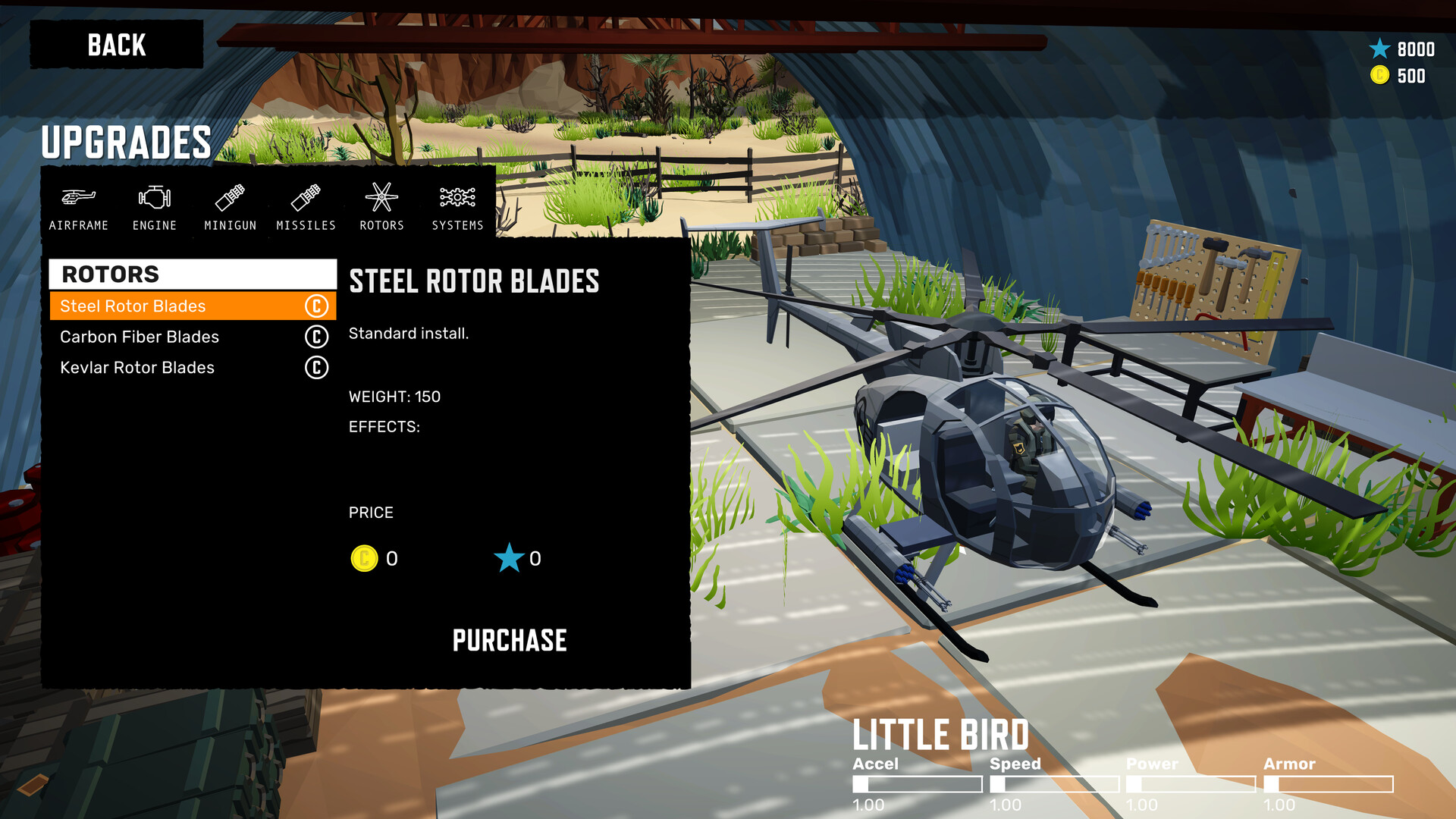The height and width of the screenshot is (819, 1456).
Task: Expand the ROTORS list header
Action: [192, 274]
